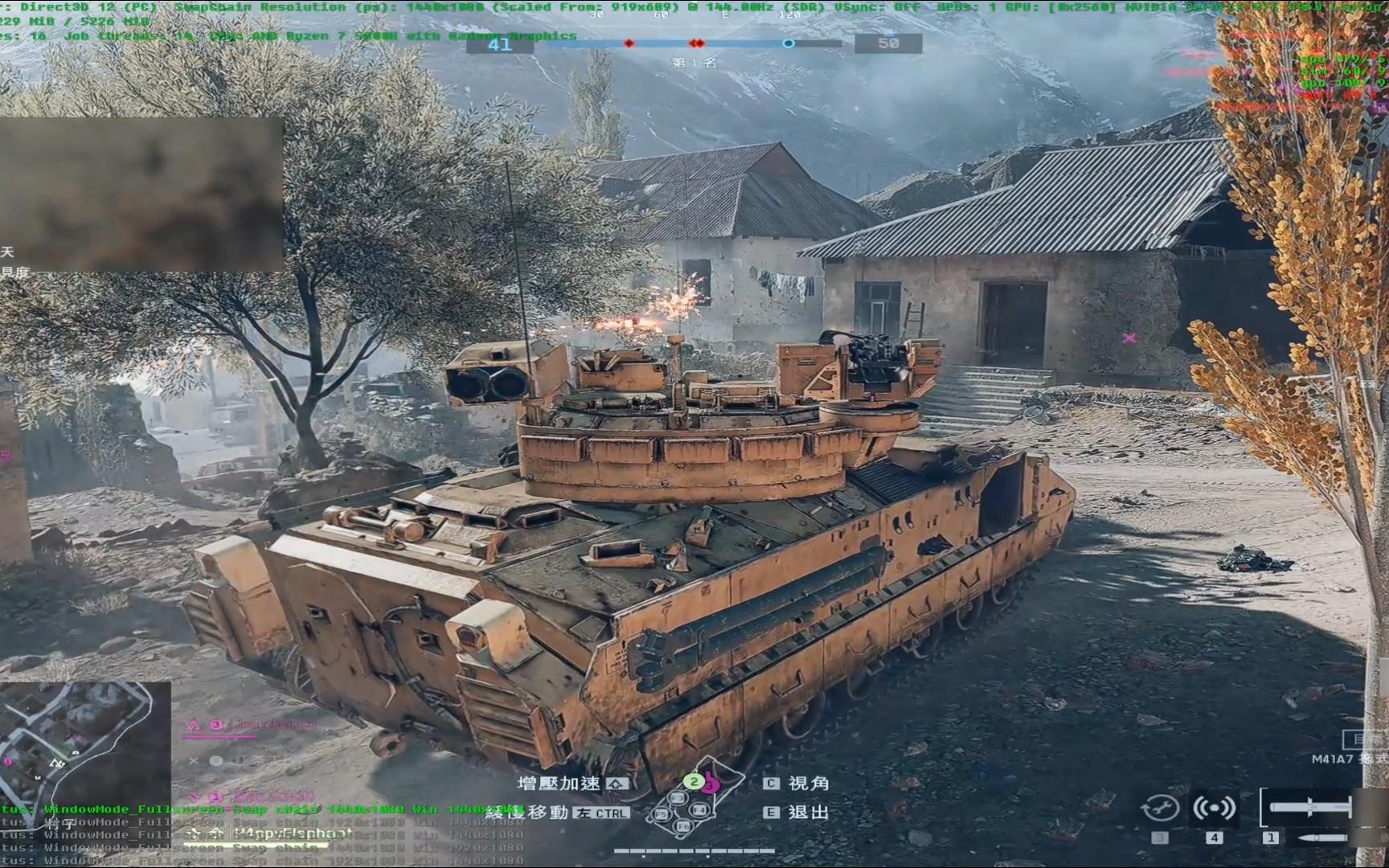The width and height of the screenshot is (1389, 868).
Task: Activate the wrench repair ability icon
Action: pos(1161,808)
